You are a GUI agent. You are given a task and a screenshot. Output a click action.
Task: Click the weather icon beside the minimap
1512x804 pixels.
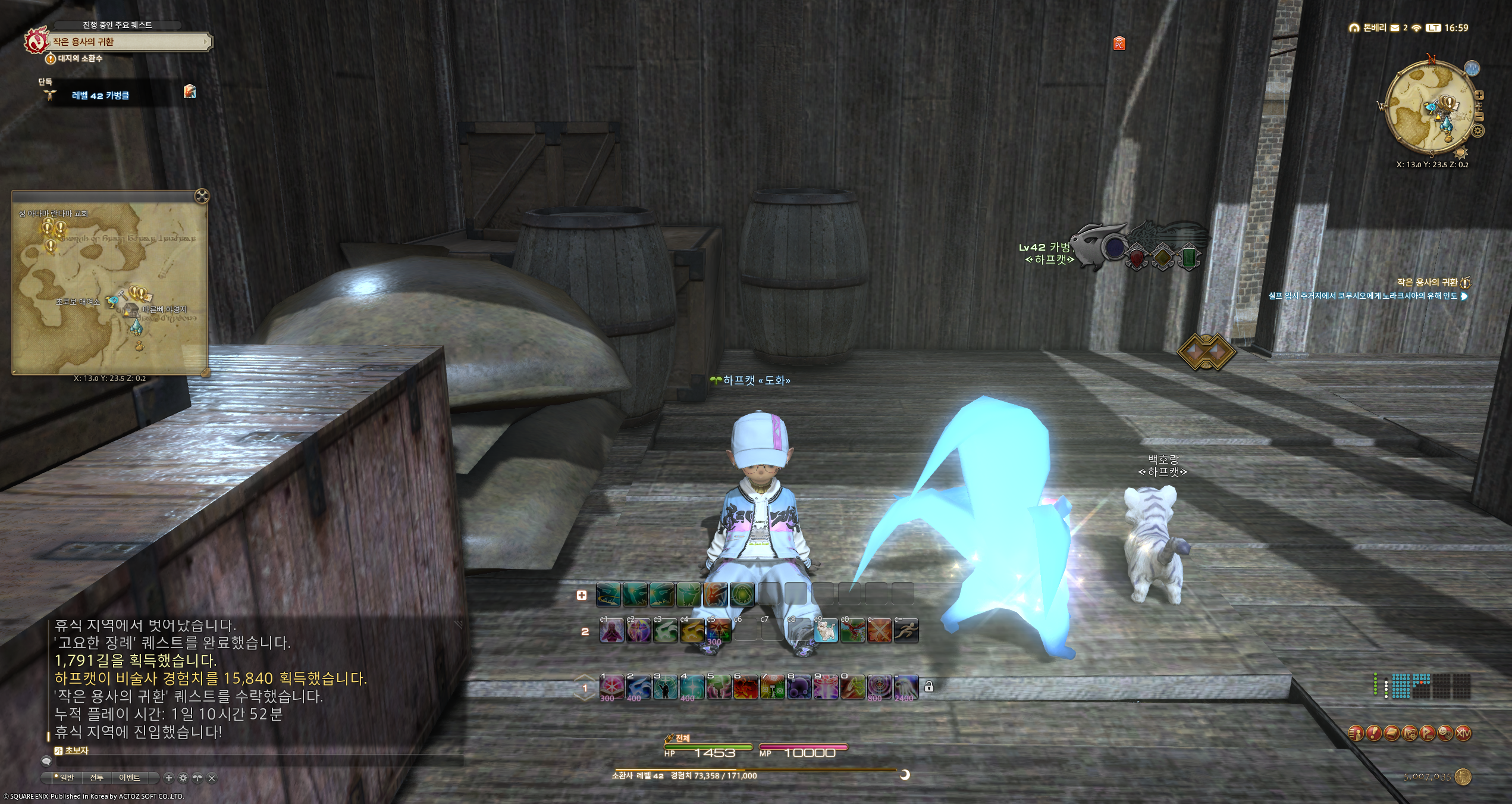(1472, 68)
